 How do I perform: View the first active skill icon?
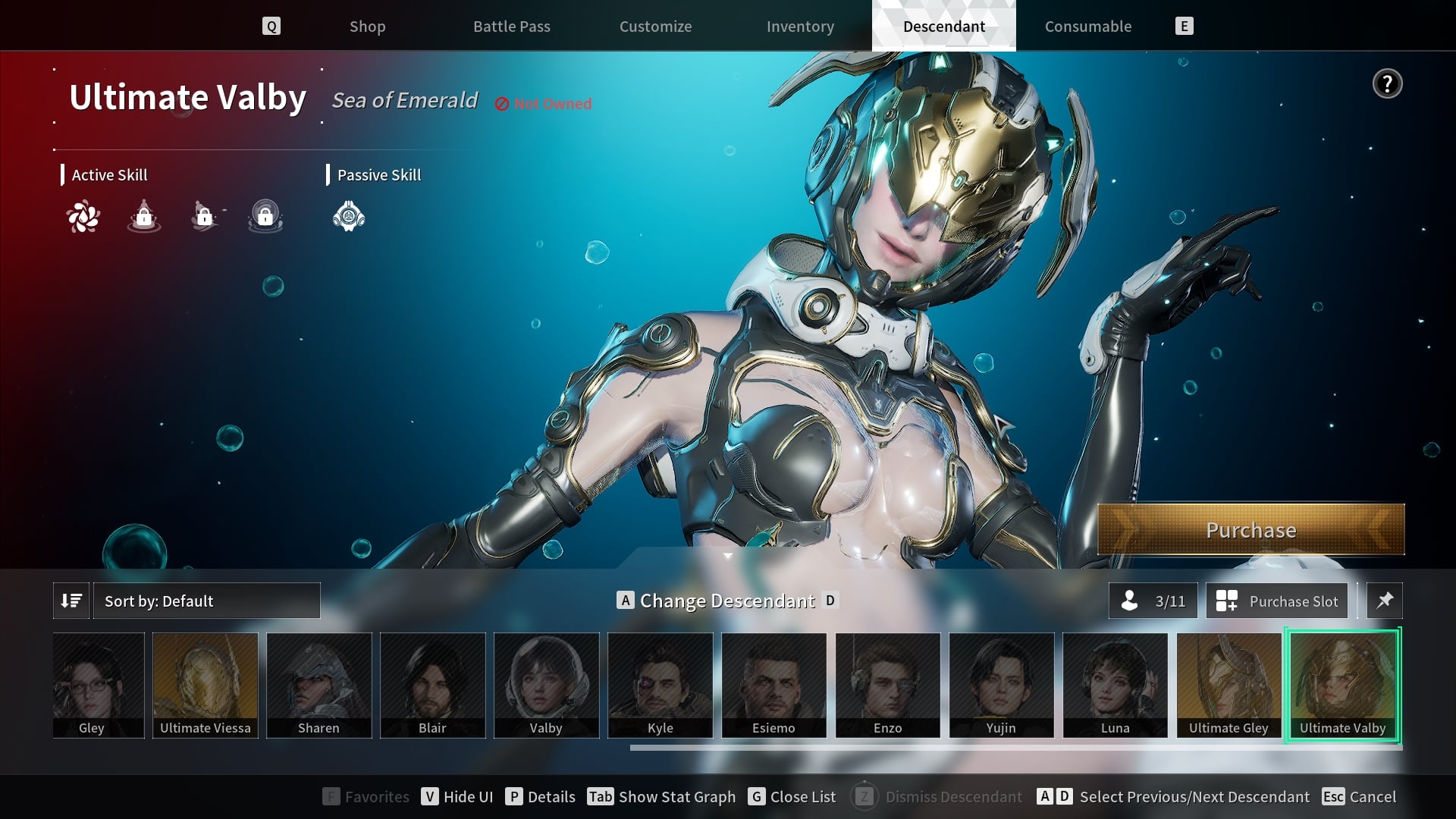click(83, 217)
